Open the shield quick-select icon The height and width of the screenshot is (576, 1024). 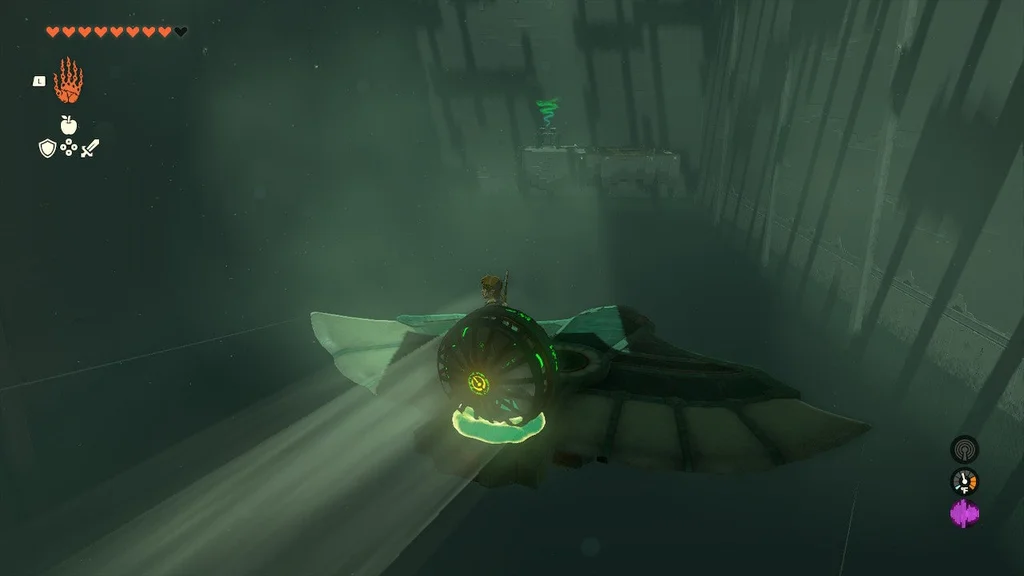pyautogui.click(x=47, y=148)
